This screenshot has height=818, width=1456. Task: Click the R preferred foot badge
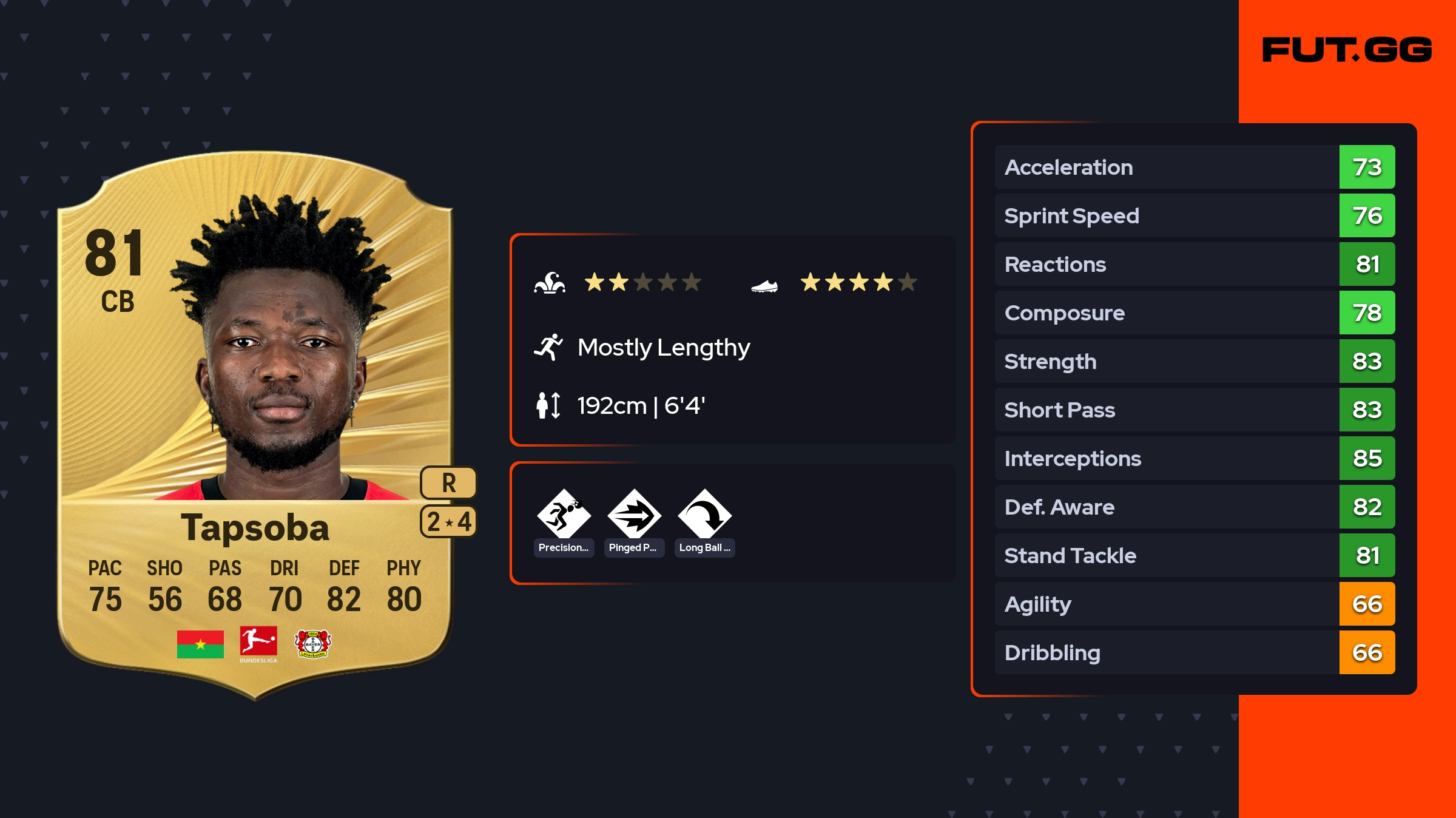click(448, 483)
